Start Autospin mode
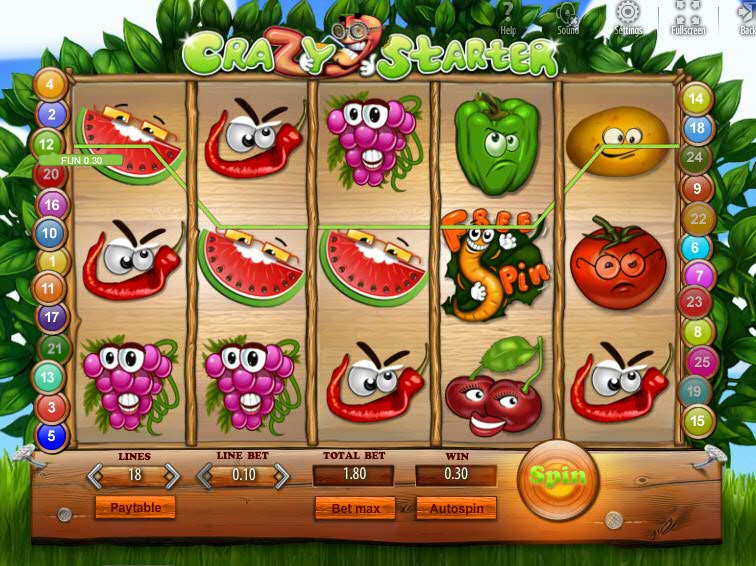 456,508
